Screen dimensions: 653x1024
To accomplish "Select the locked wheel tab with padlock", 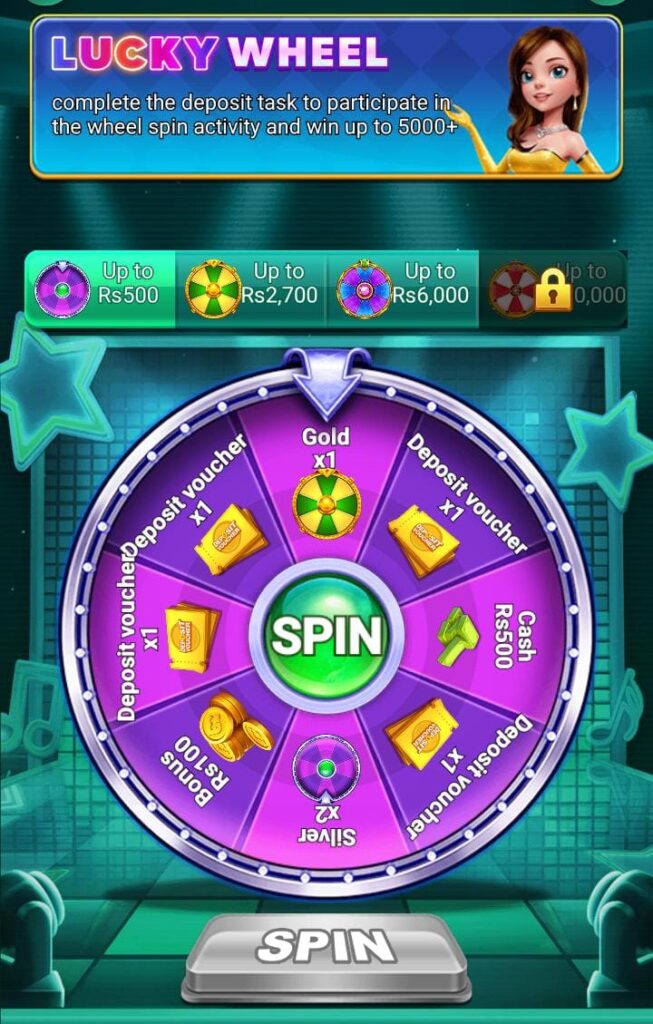I will [552, 283].
